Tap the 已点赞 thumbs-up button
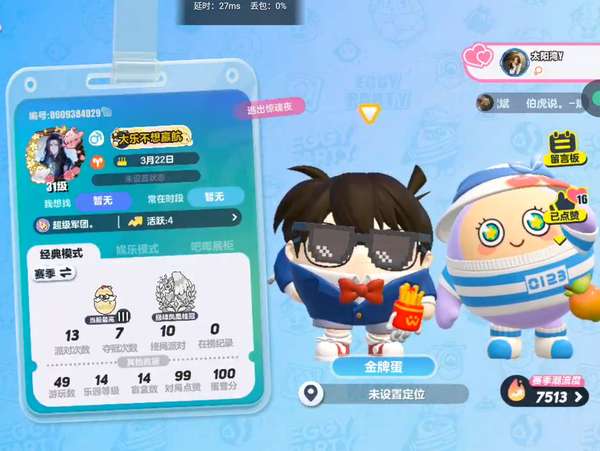Screen dimensions: 600x451 click(566, 203)
